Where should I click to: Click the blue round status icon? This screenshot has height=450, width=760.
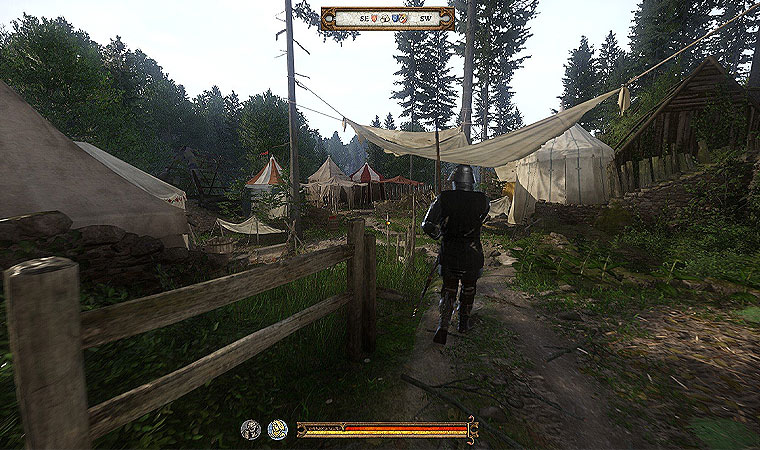pyautogui.click(x=277, y=430)
